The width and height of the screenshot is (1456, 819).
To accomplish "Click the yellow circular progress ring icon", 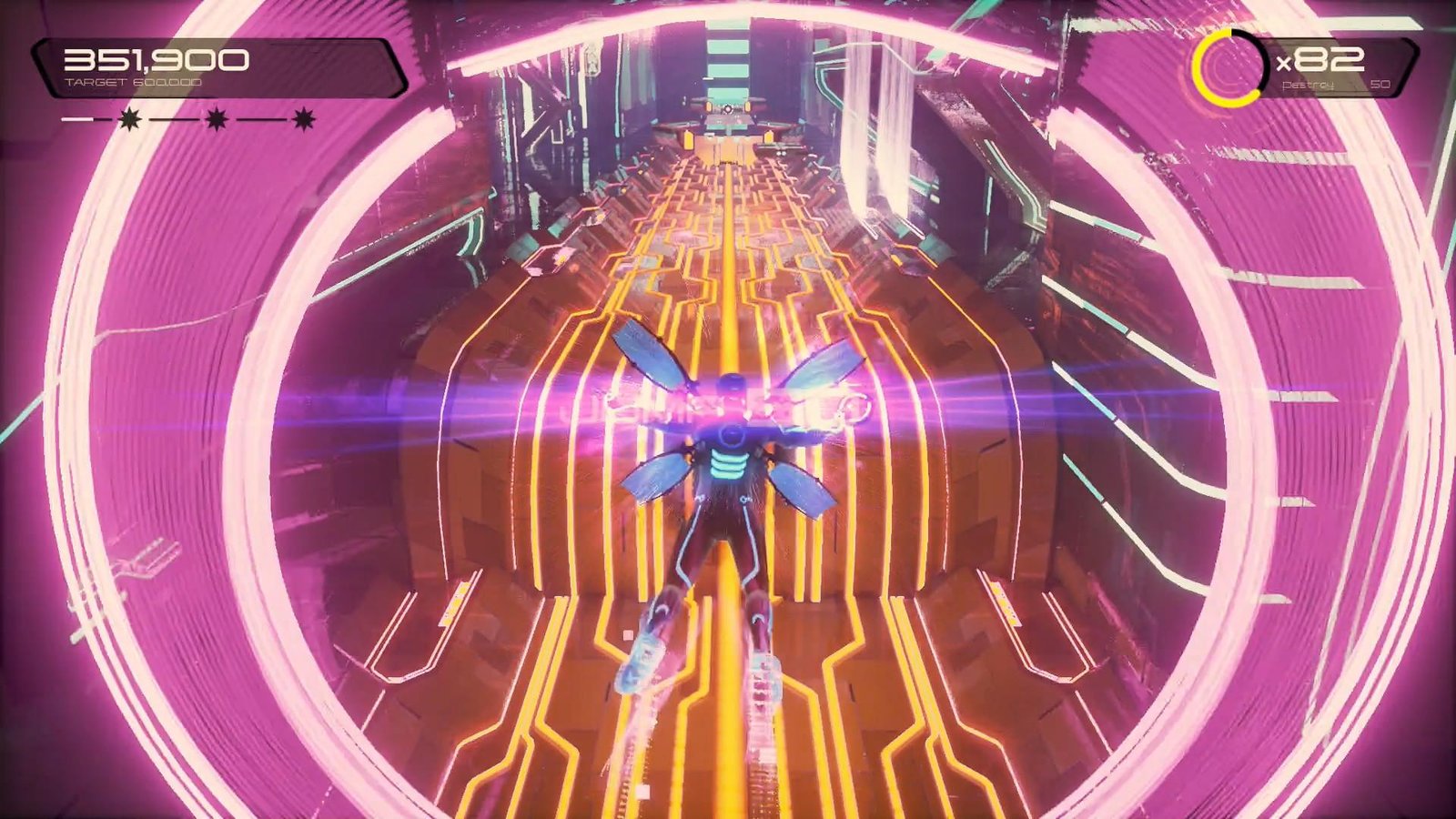I will [x=1228, y=67].
